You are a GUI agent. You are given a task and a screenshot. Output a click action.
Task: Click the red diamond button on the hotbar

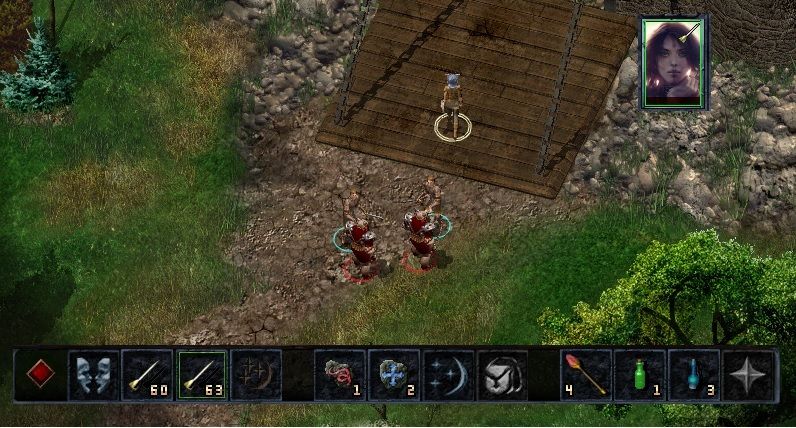click(39, 375)
